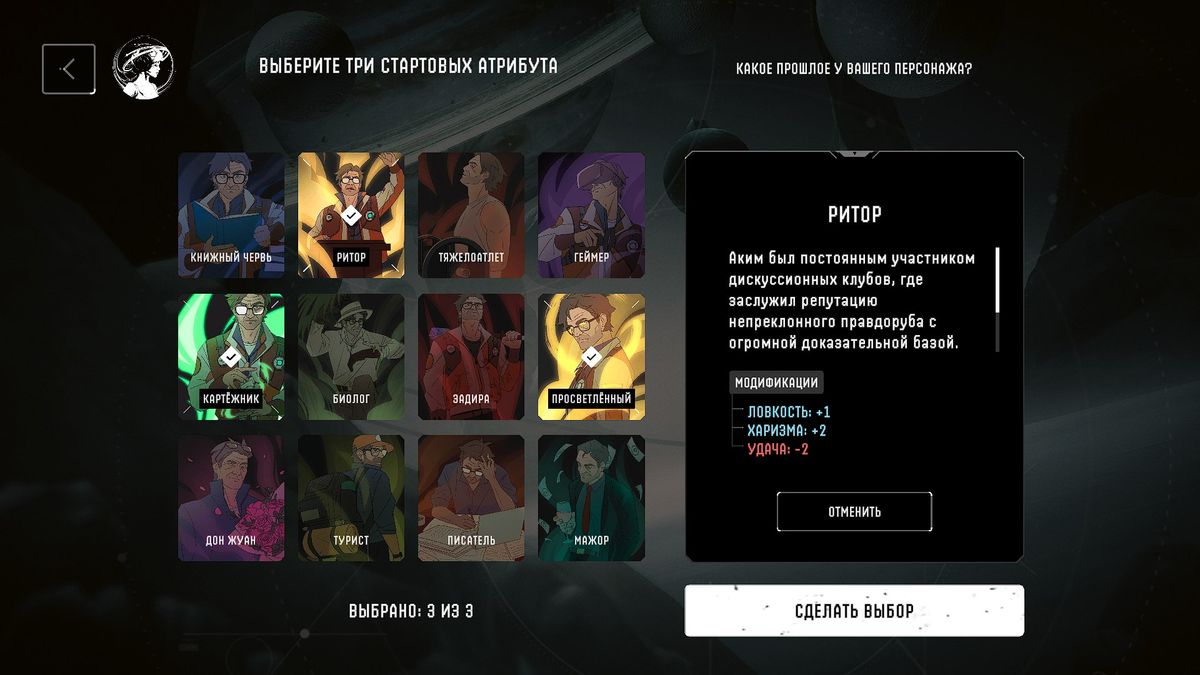Toggle the Картёжник attribute card
1200x675 pixels.
231,356
